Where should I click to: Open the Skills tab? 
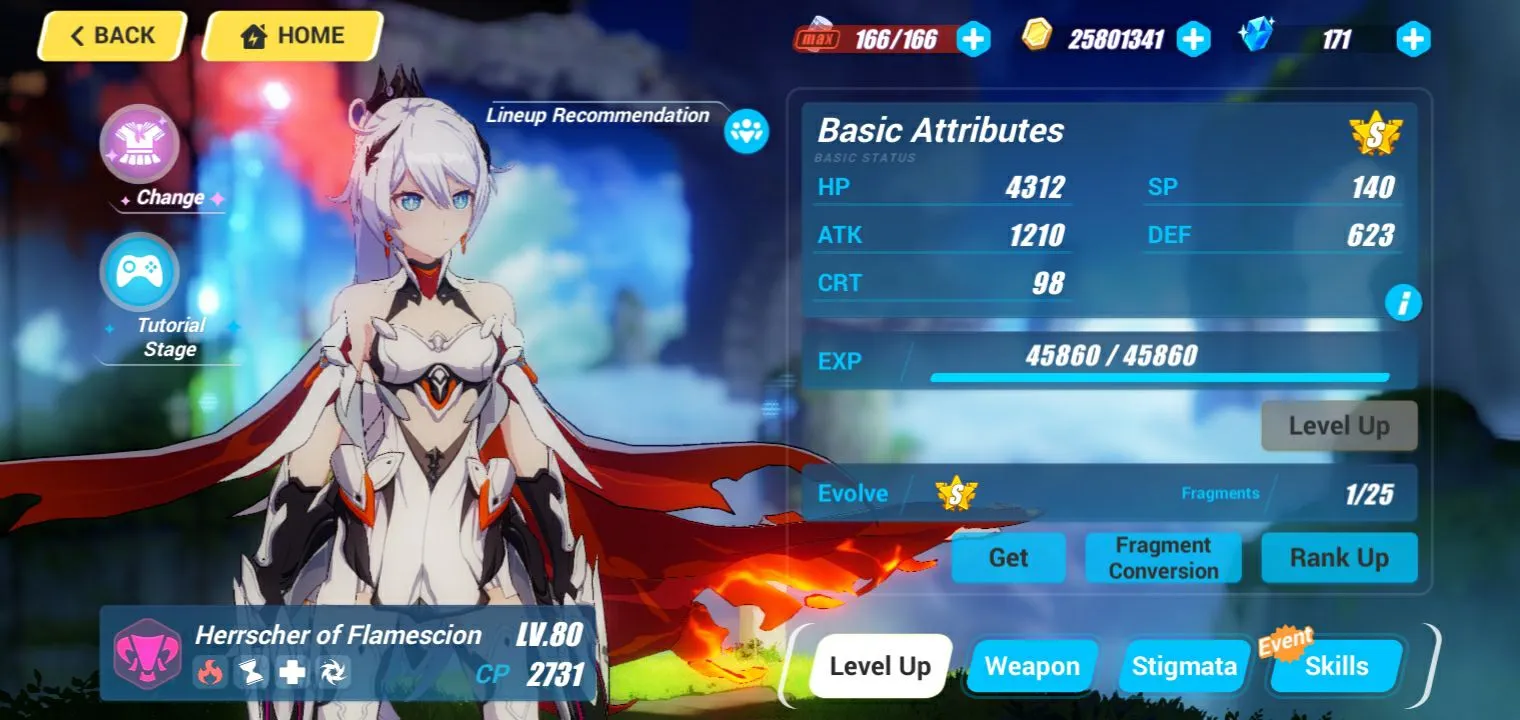[1336, 666]
